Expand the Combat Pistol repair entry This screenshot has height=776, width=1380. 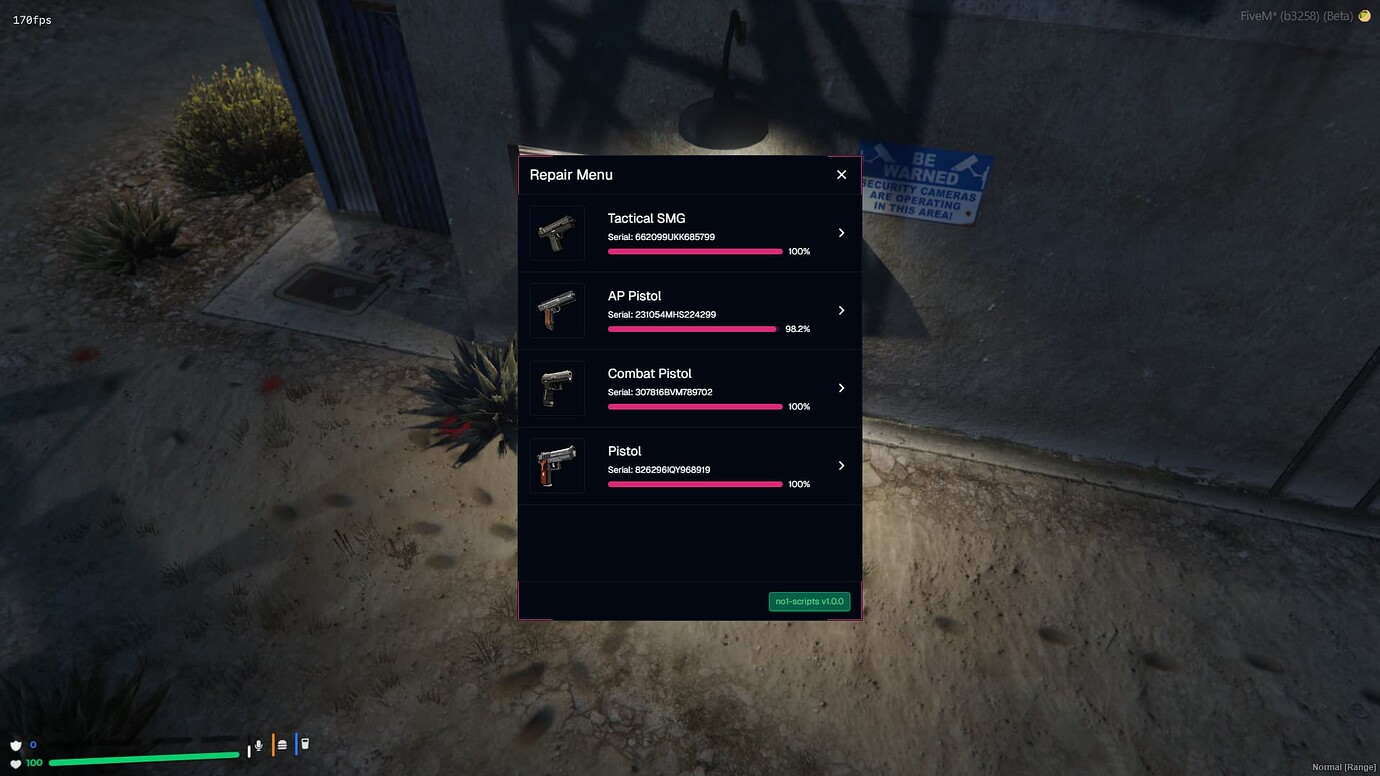(841, 387)
